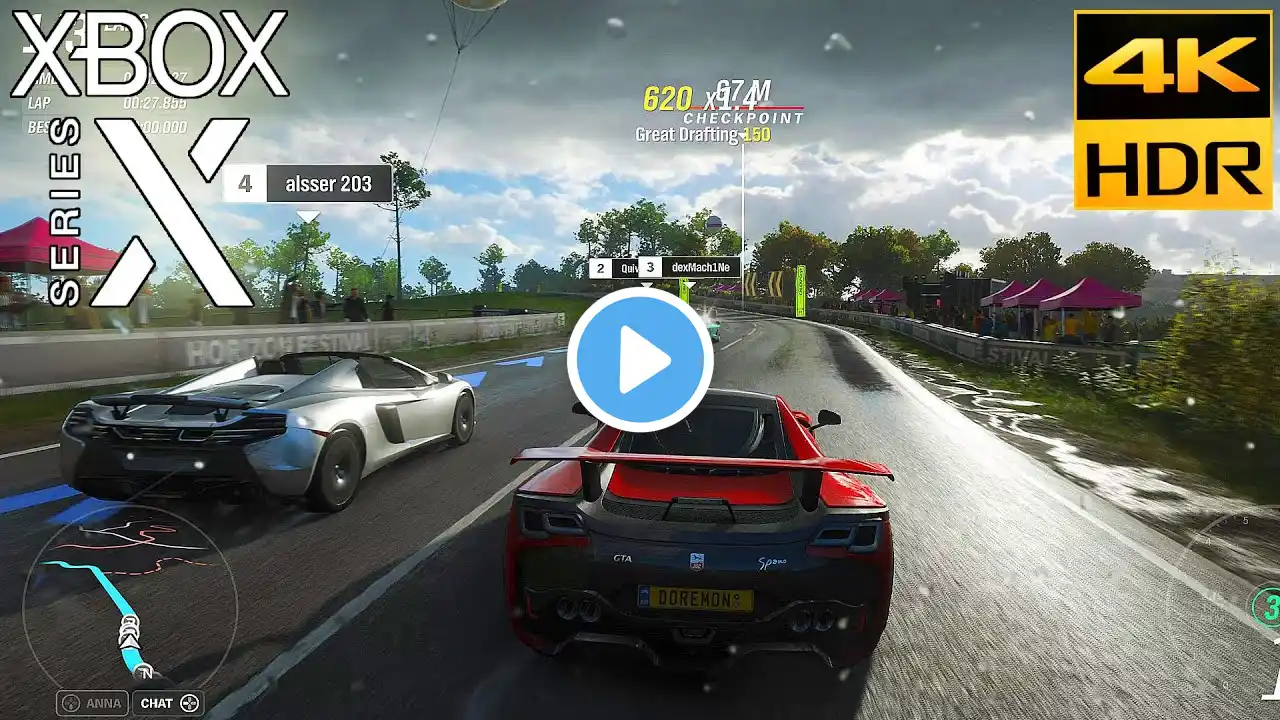This screenshot has height=720, width=1280.
Task: Play the video with the center button
Action: coord(640,360)
